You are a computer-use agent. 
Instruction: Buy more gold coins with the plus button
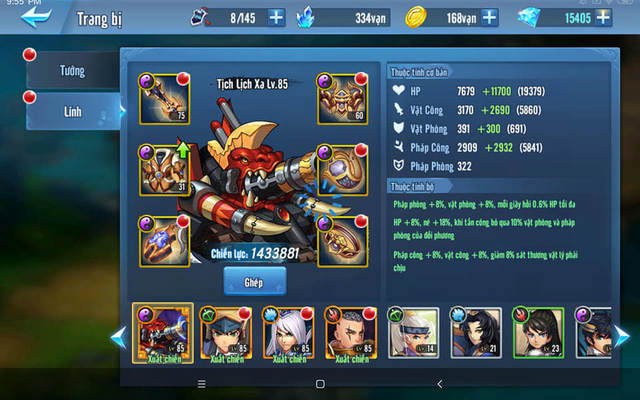(x=489, y=17)
